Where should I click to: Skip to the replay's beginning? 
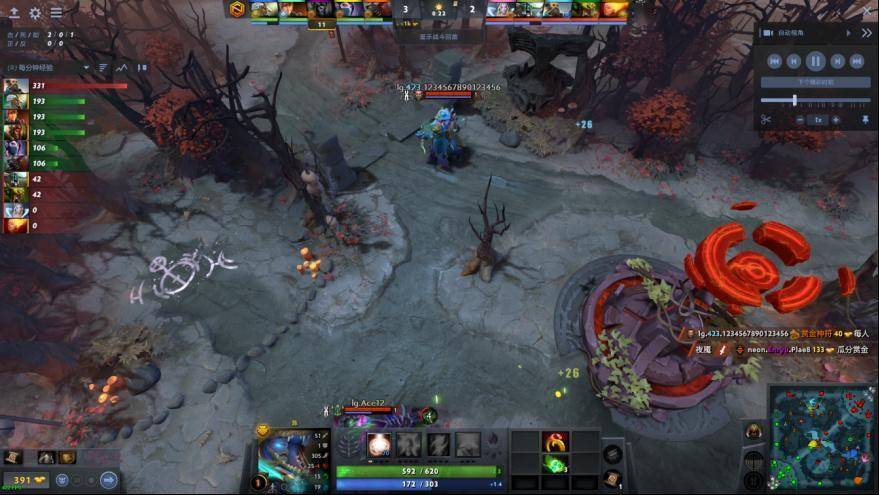[773, 61]
